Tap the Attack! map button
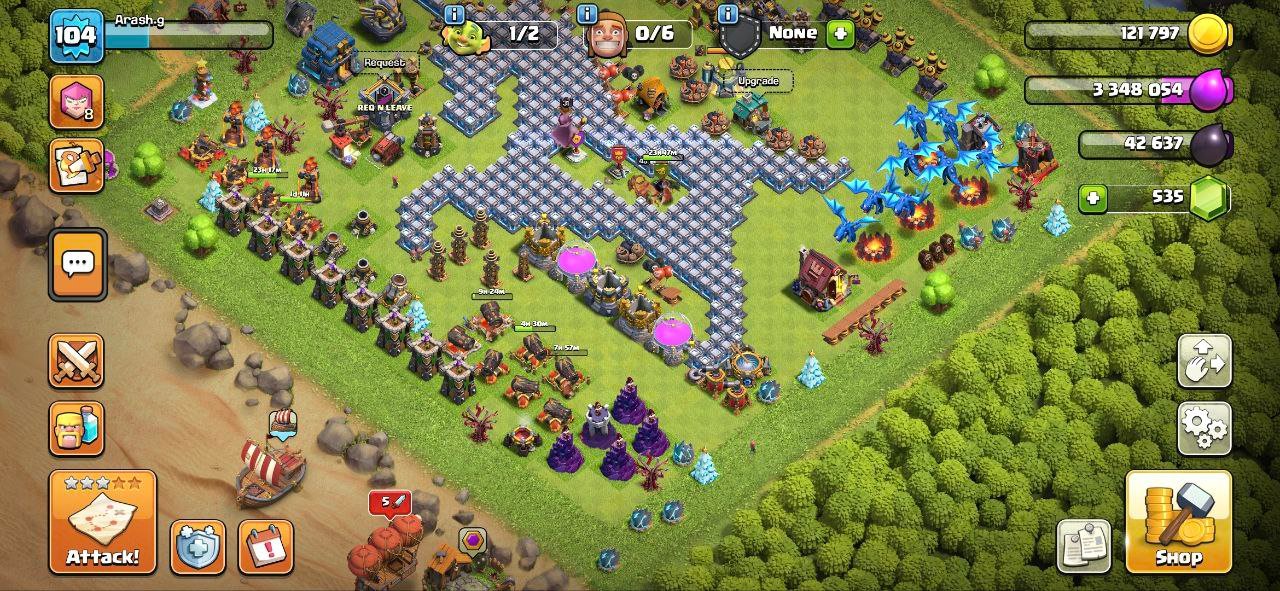Image resolution: width=1280 pixels, height=591 pixels. 102,522
